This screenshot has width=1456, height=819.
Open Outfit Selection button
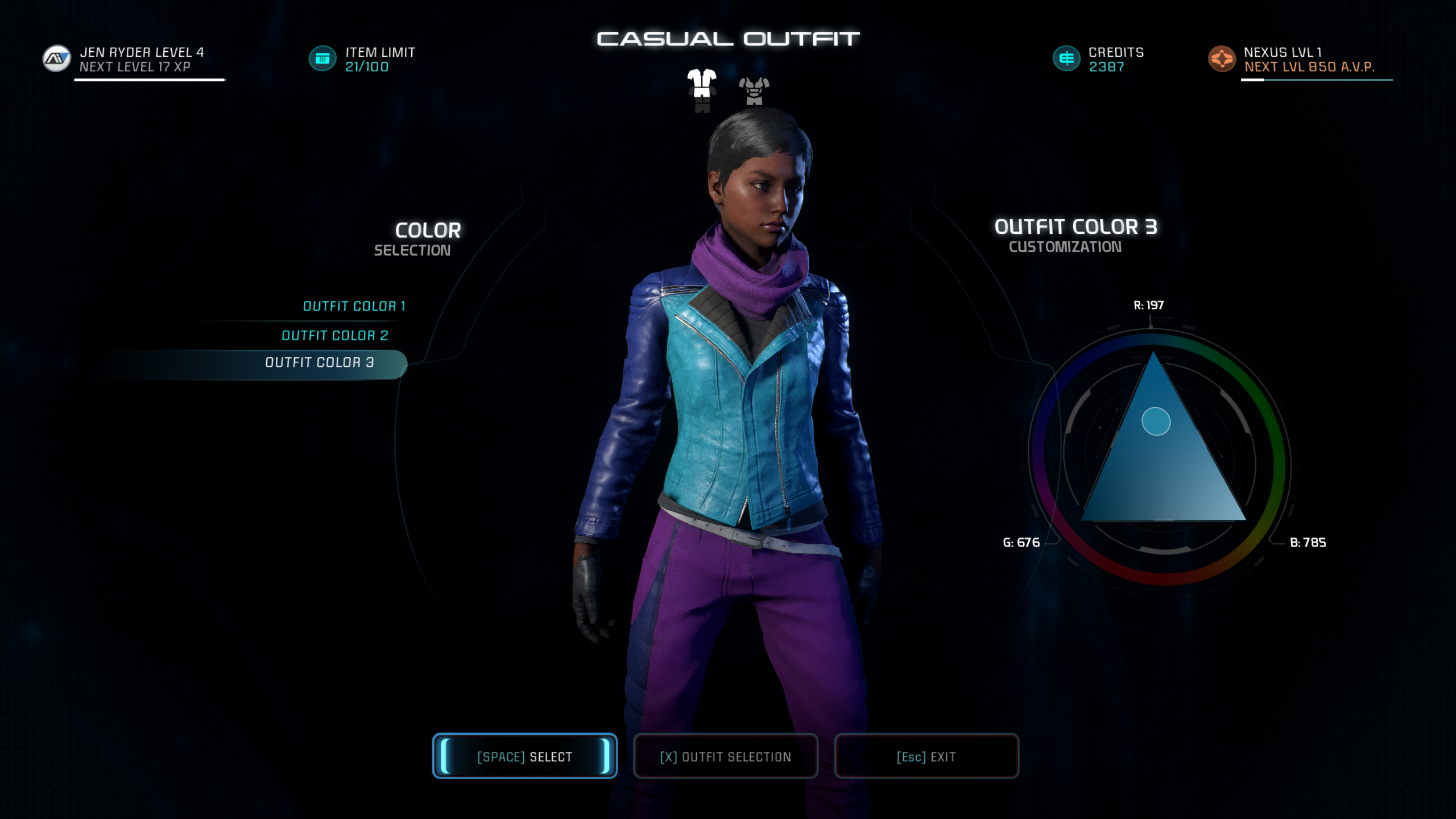tap(725, 756)
